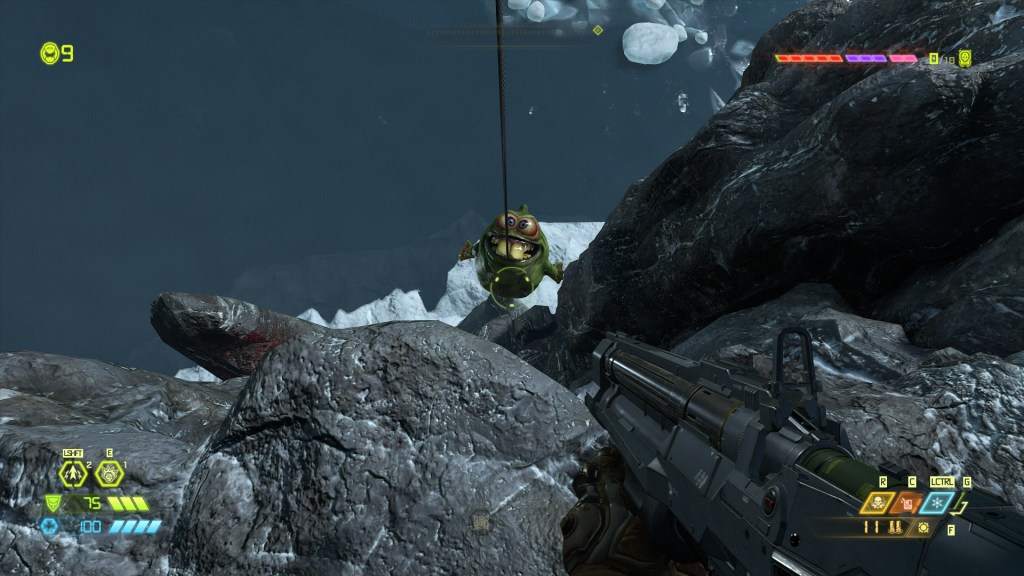Select the yellow weapon mod sun icon
Screen dimensions: 1024x576
pos(923,527)
